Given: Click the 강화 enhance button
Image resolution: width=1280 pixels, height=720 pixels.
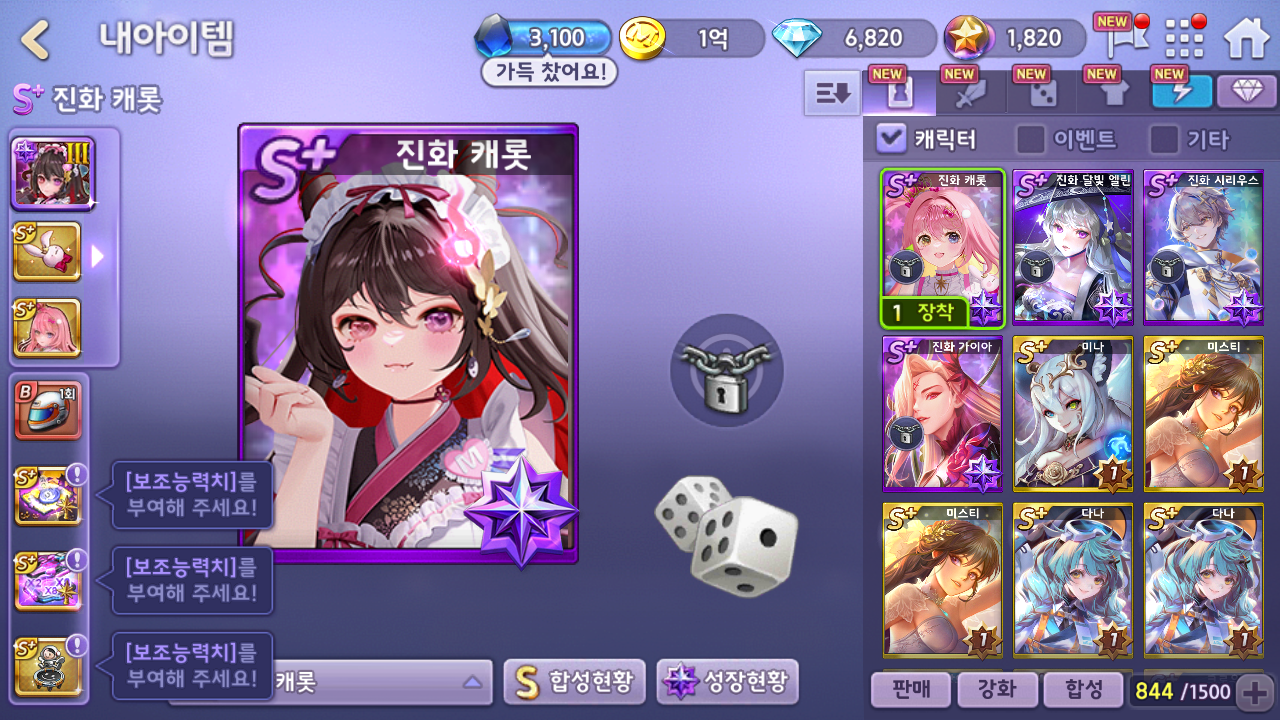Looking at the screenshot, I should click(x=995, y=689).
